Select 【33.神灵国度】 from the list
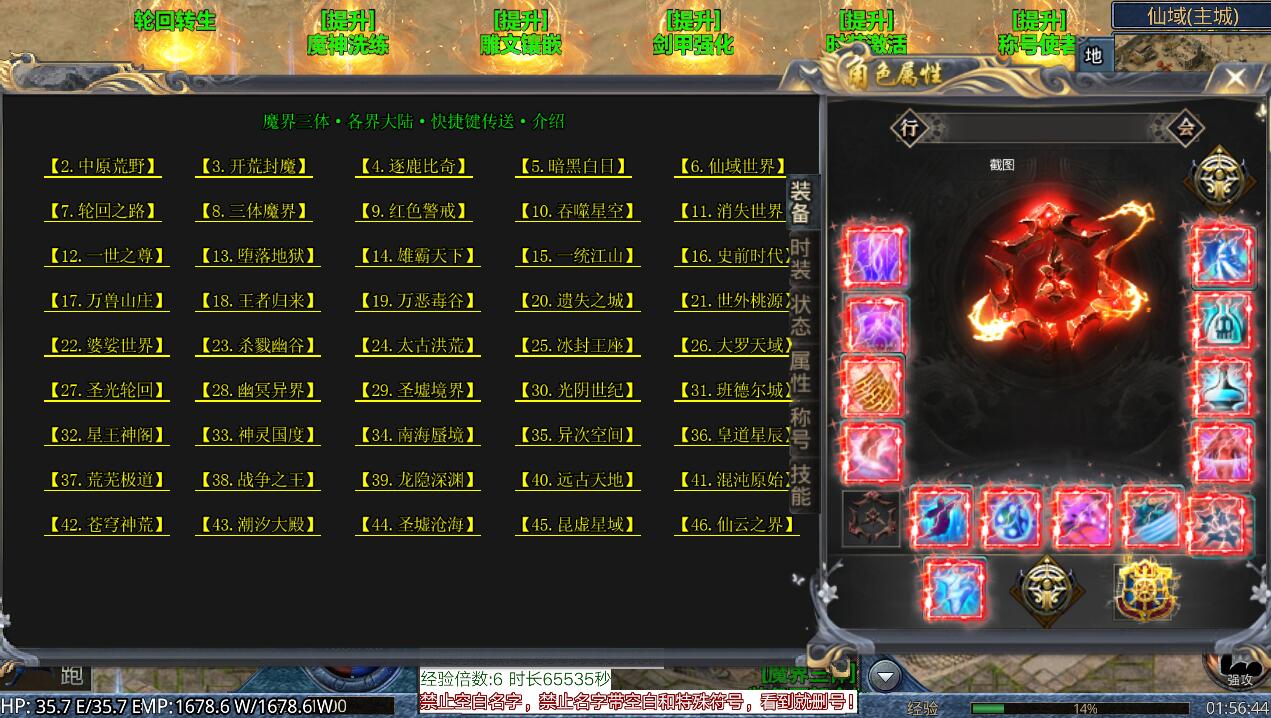The width and height of the screenshot is (1271, 718). pos(258,435)
